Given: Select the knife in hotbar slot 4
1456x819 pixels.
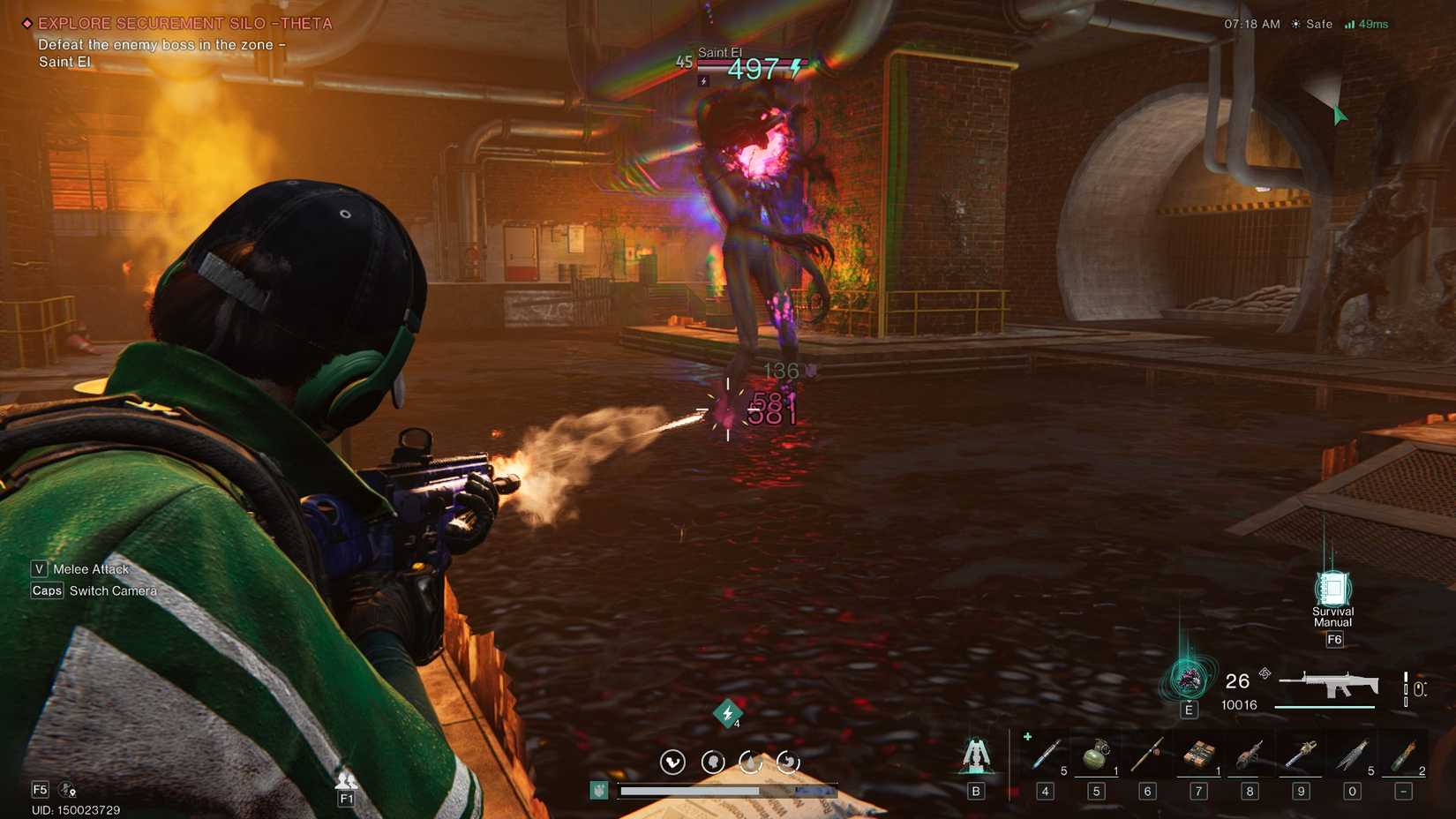Looking at the screenshot, I should click(x=1046, y=755).
